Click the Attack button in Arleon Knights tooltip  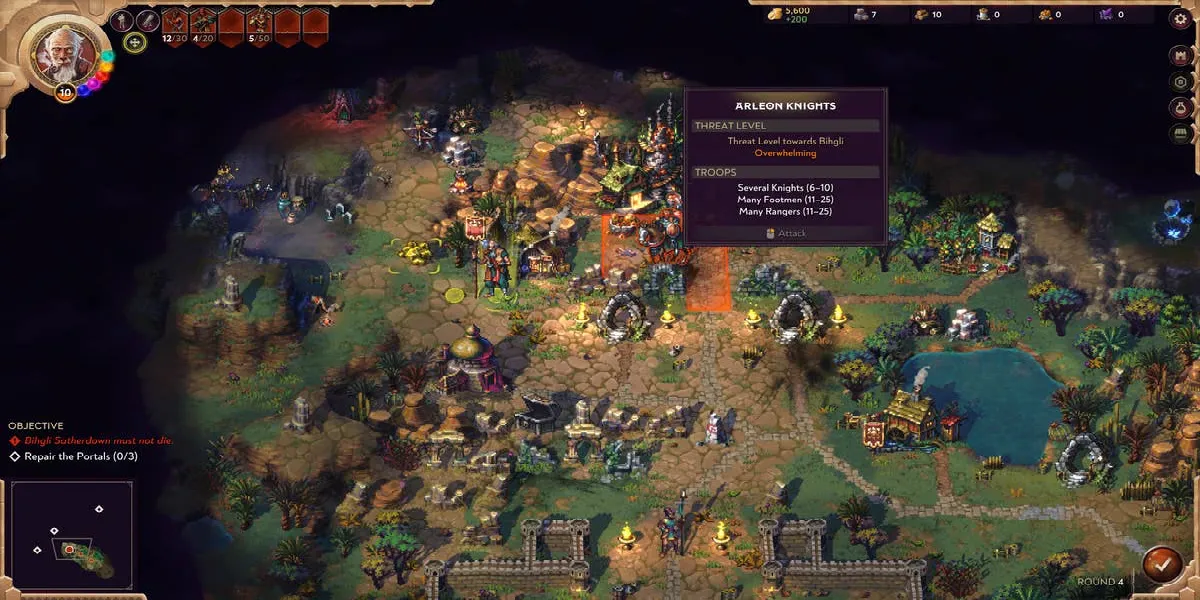click(x=785, y=233)
